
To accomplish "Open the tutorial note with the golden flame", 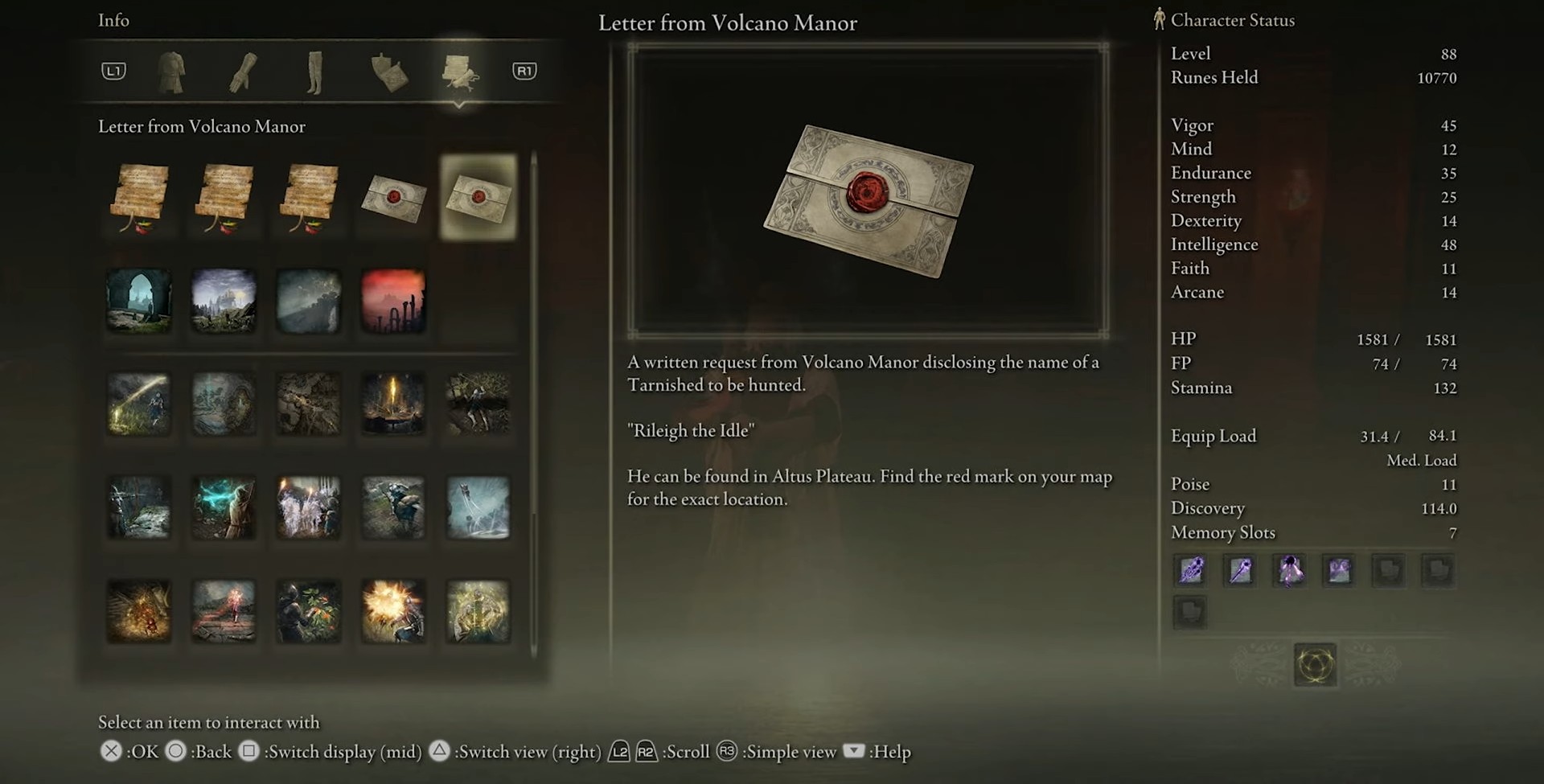I will [x=393, y=404].
